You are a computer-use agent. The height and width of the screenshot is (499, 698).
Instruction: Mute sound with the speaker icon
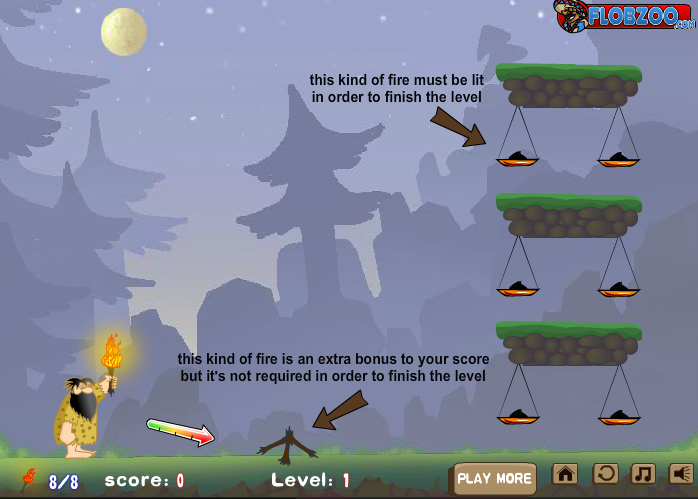(x=681, y=474)
